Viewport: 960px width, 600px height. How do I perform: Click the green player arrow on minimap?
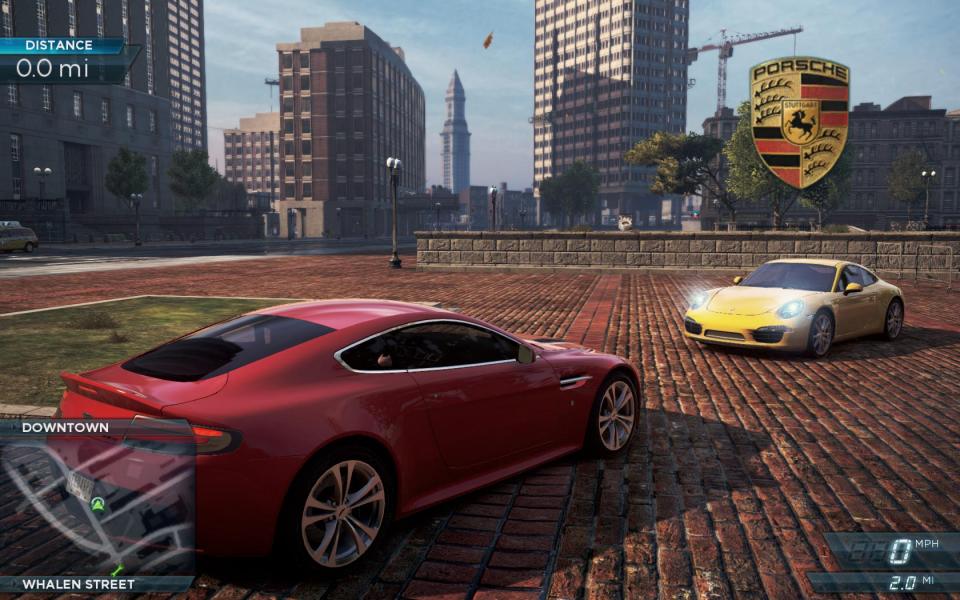tap(98, 505)
